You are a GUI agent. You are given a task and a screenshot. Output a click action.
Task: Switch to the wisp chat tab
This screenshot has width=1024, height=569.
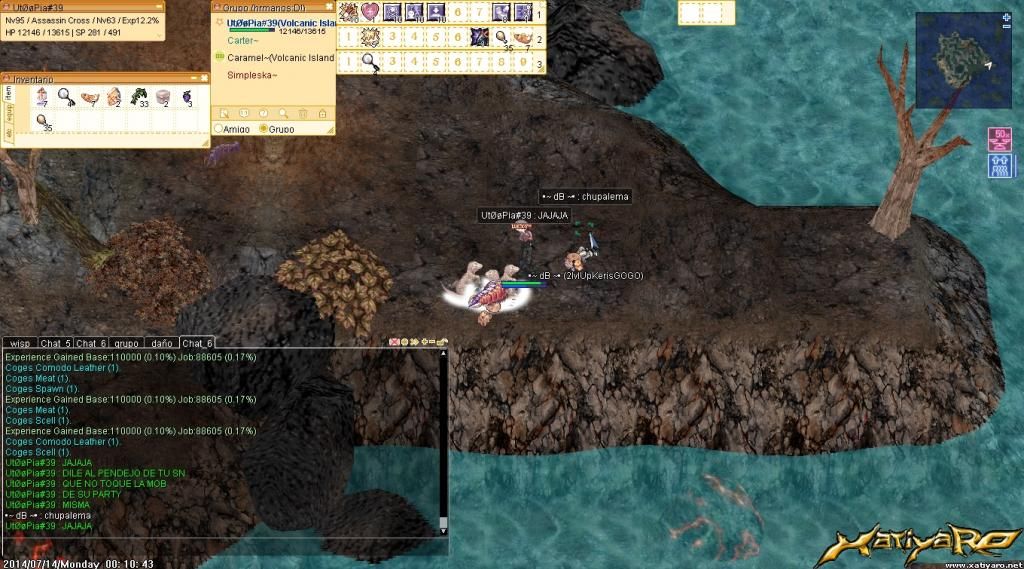click(23, 343)
